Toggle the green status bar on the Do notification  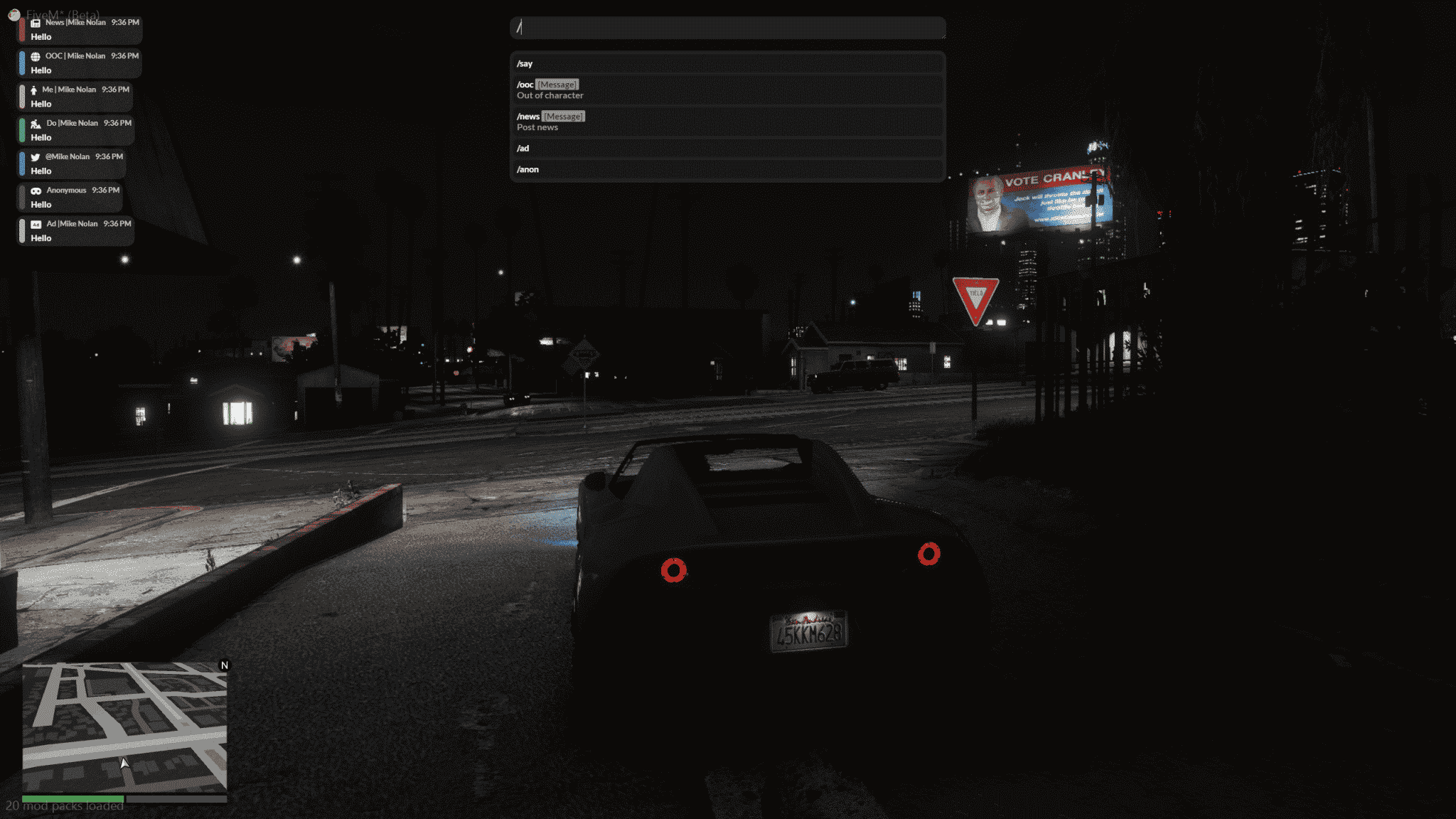pyautogui.click(x=22, y=131)
